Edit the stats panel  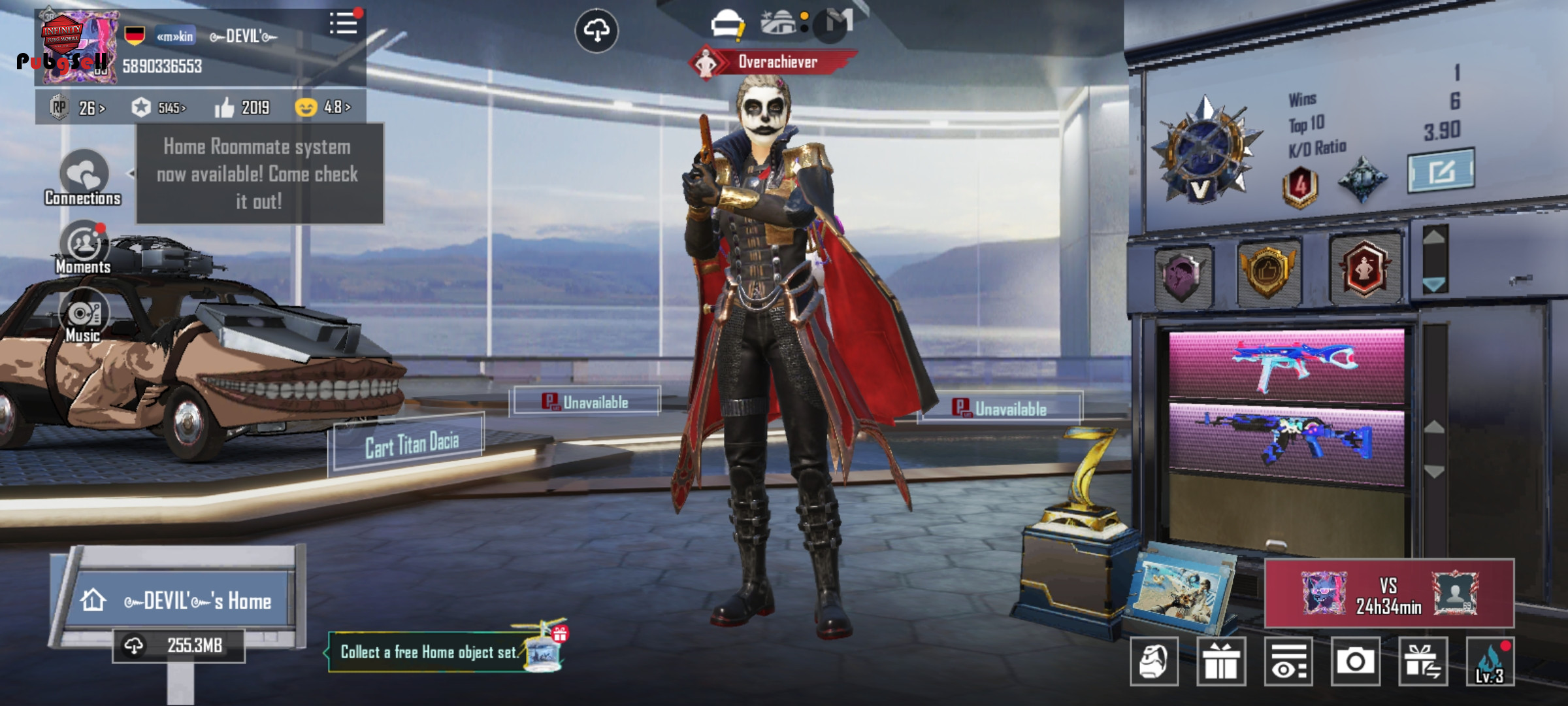pyautogui.click(x=1440, y=171)
